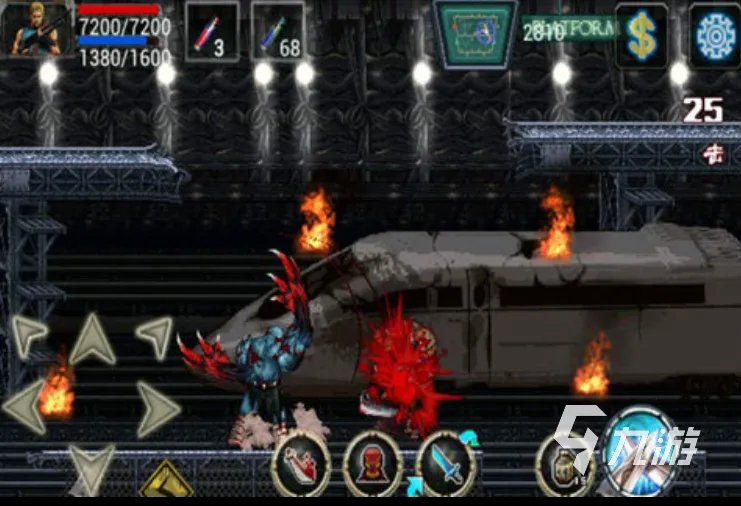The height and width of the screenshot is (506, 741).
Task: Open the dollar-sign shop
Action: [641, 36]
